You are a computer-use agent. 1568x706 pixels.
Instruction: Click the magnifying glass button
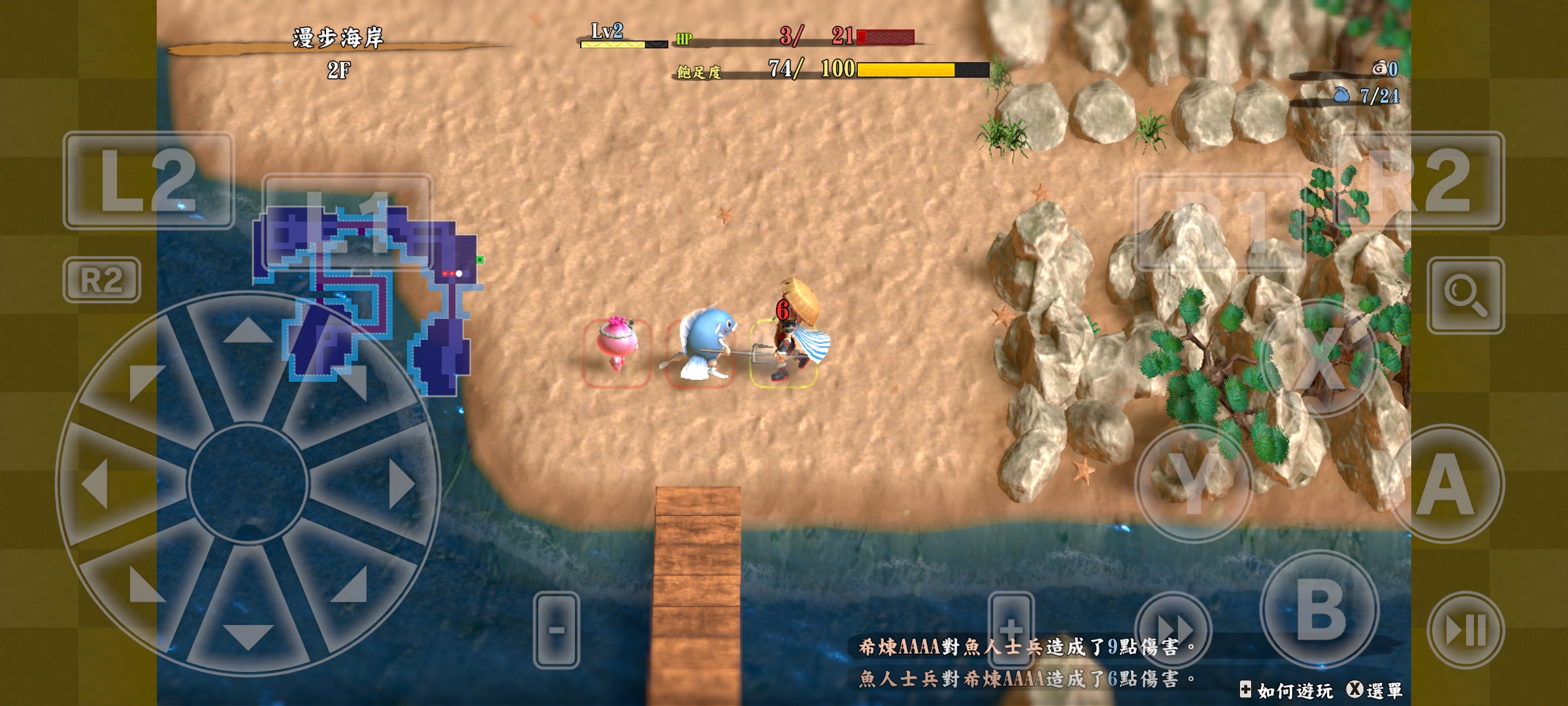click(1465, 295)
